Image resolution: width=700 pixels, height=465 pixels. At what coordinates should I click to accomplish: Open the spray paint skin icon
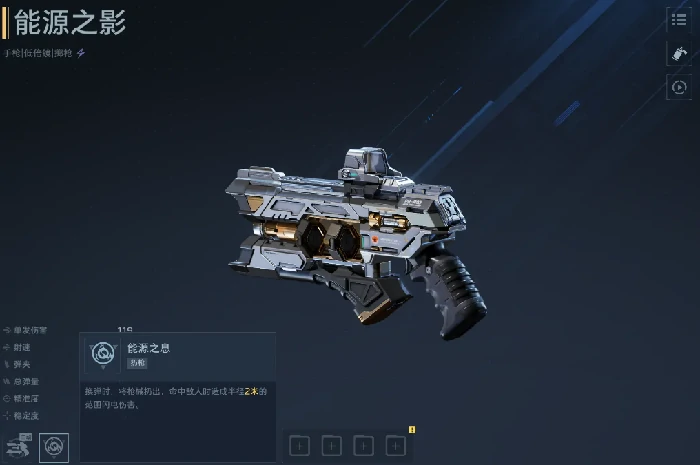point(679,54)
